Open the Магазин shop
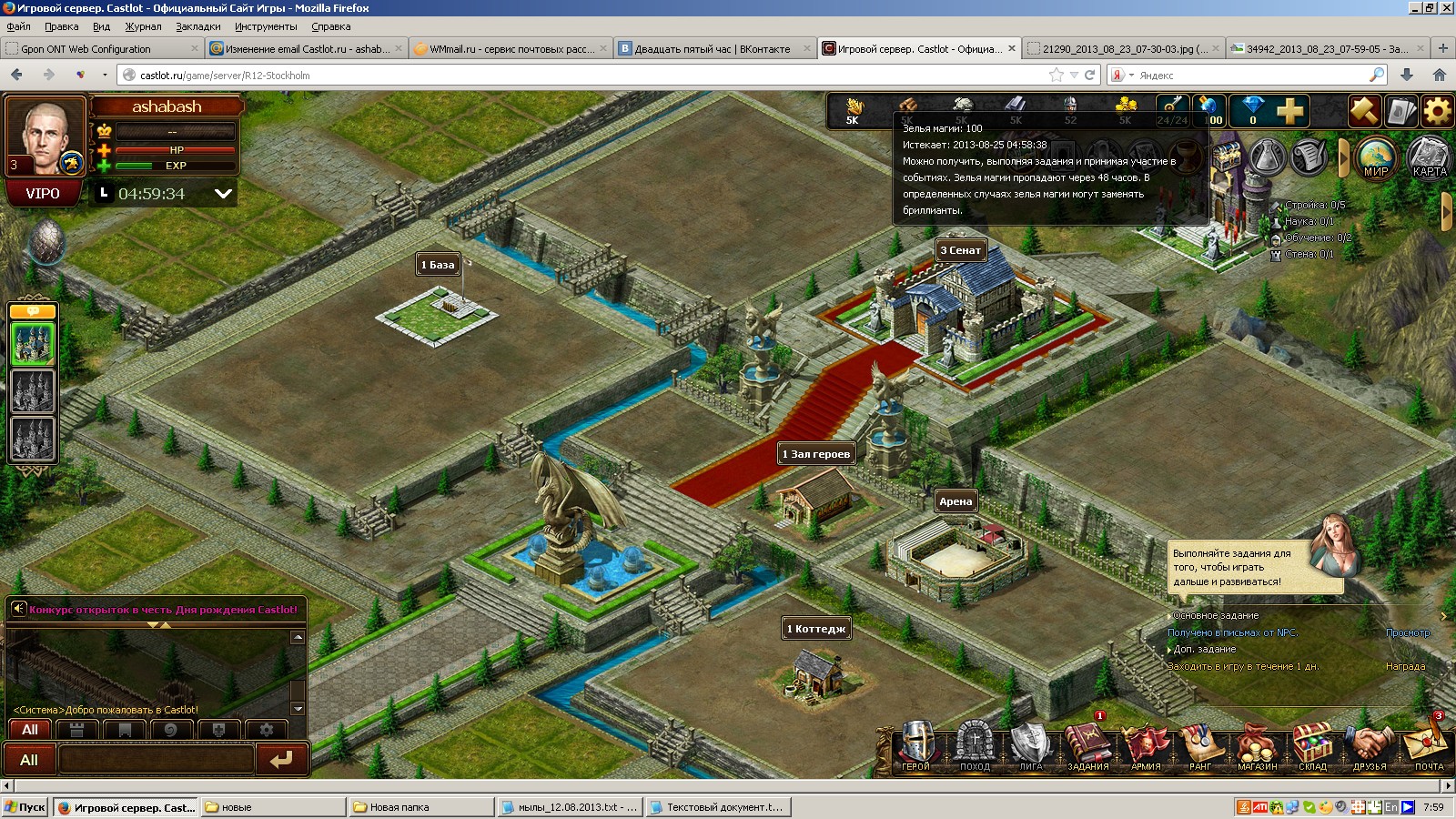Image resolution: width=1456 pixels, height=819 pixels. pos(1258,746)
